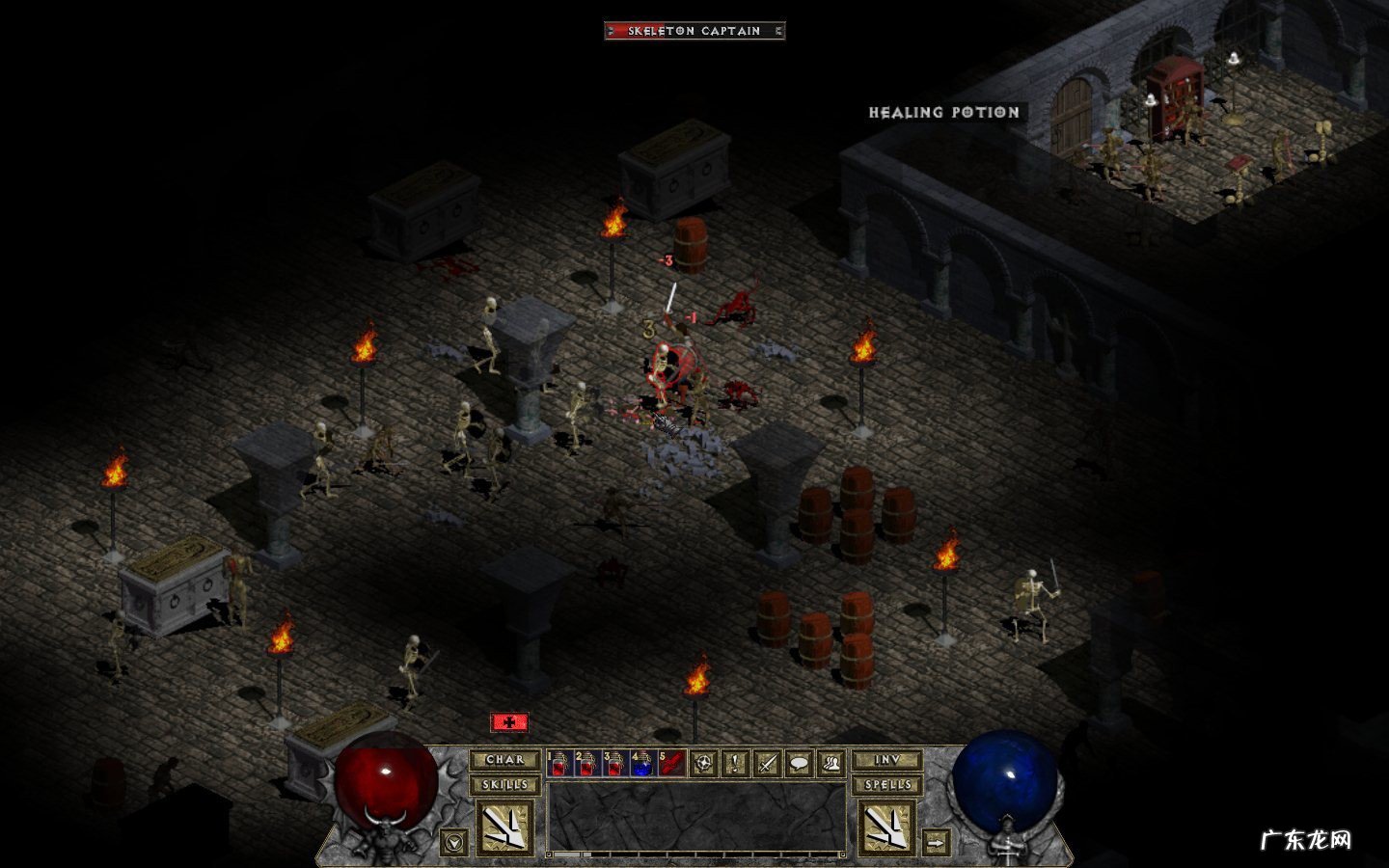Toggle the automap compass button

click(704, 764)
